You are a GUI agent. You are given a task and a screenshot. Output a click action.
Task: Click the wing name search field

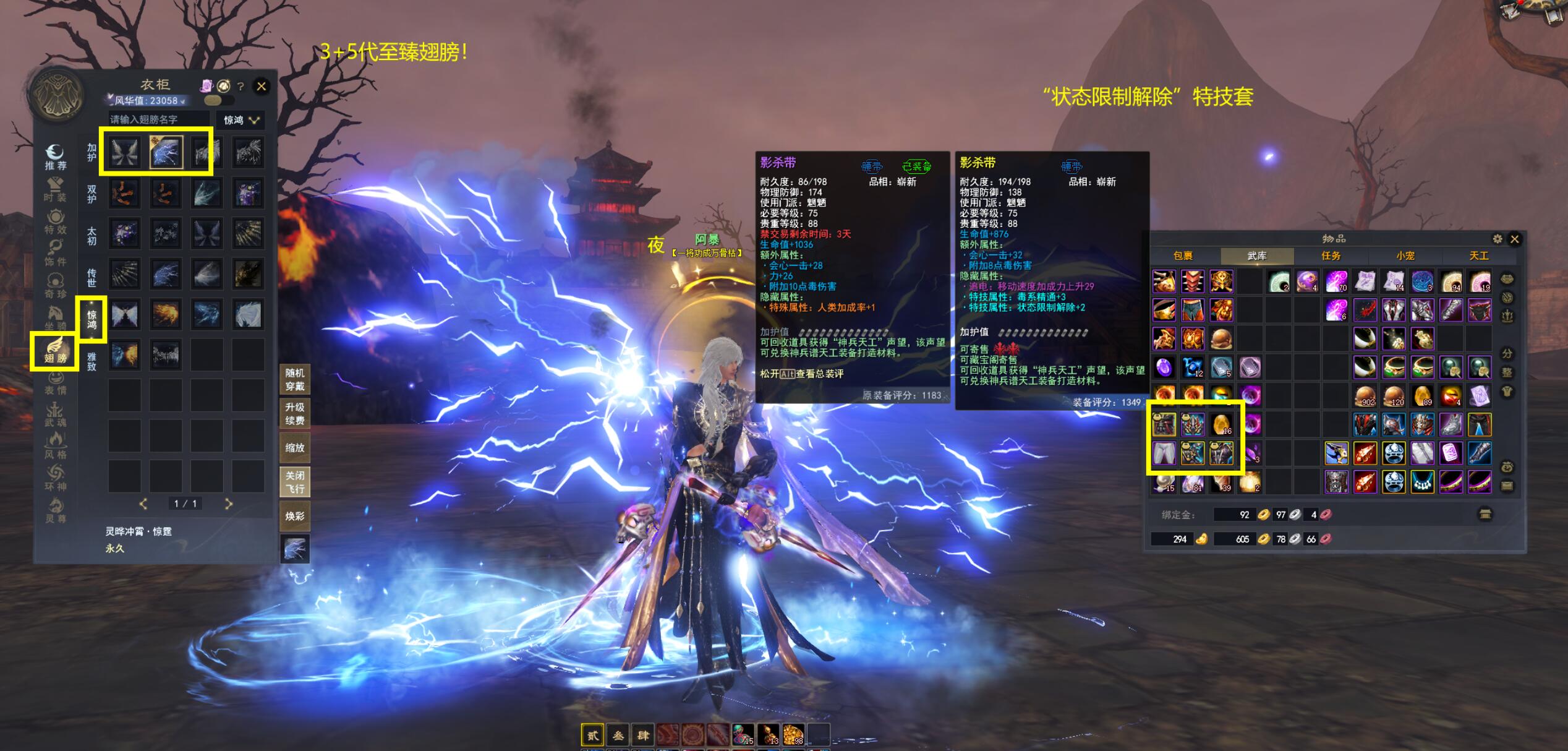pos(158,119)
